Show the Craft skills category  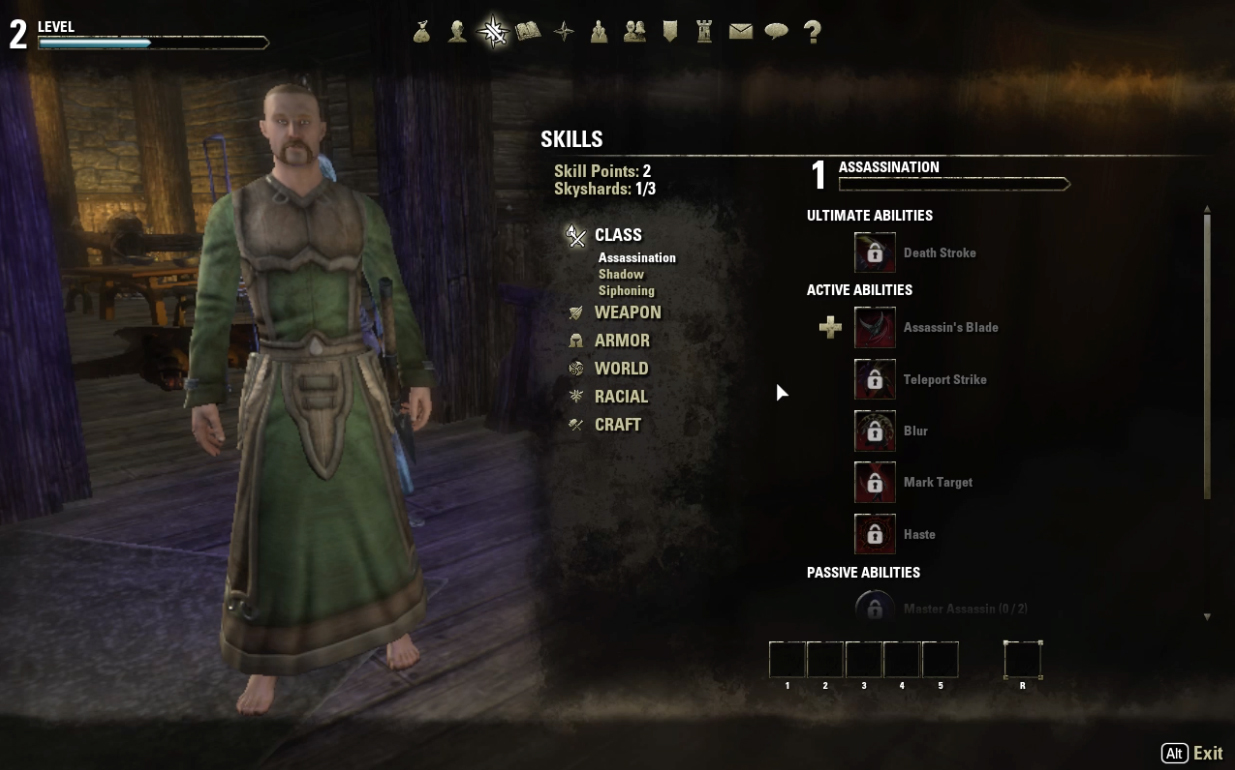pyautogui.click(x=617, y=425)
